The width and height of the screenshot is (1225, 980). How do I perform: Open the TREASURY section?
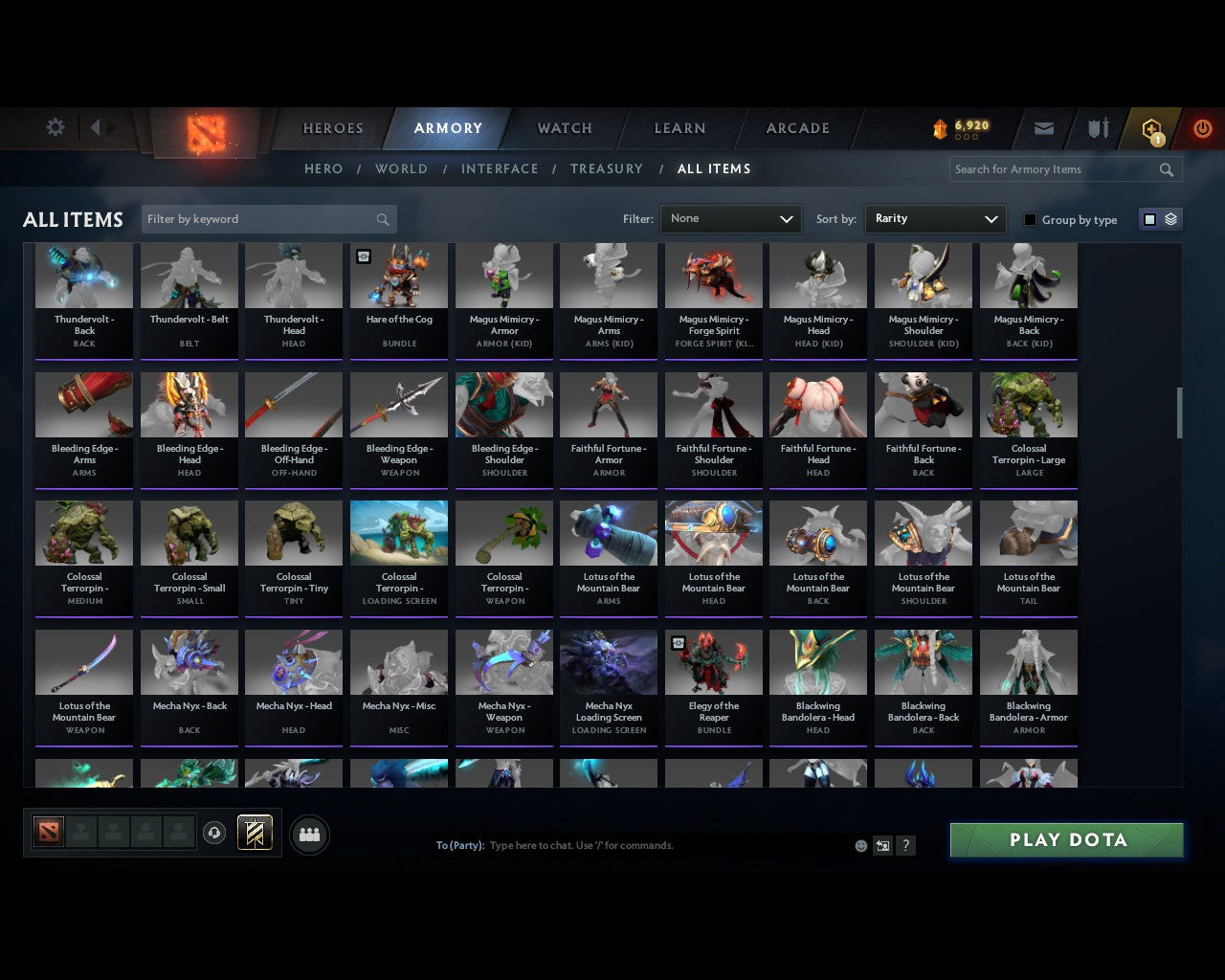coord(607,168)
